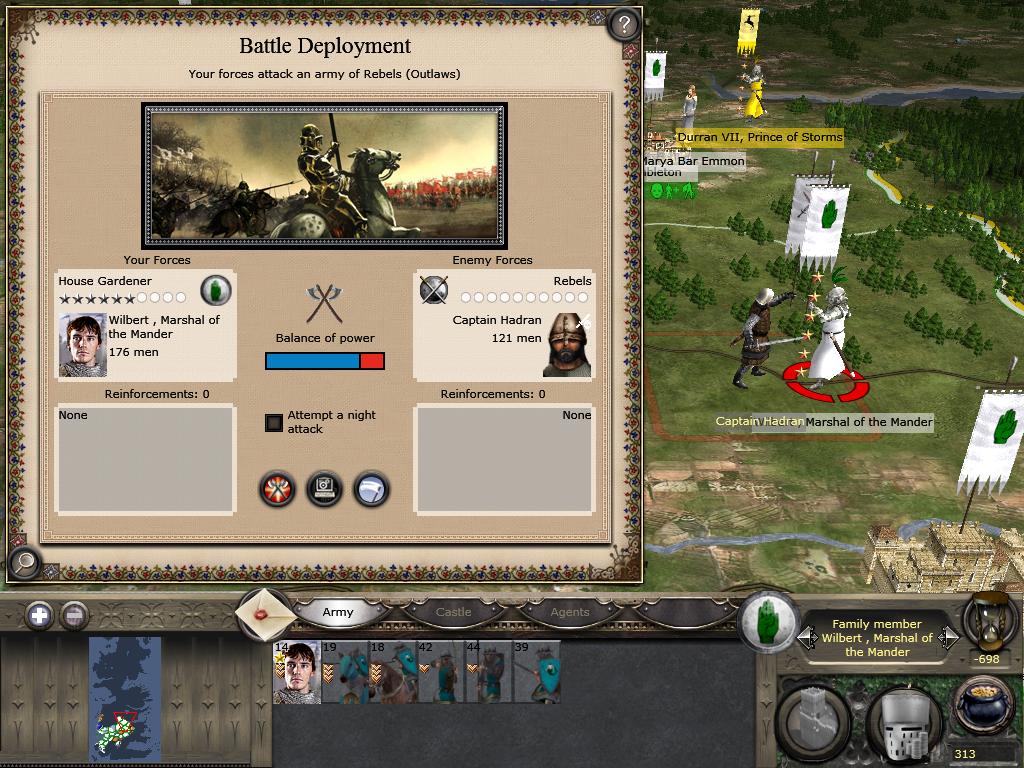
Task: Open the faction overview via green hand emblem
Action: pos(768,621)
